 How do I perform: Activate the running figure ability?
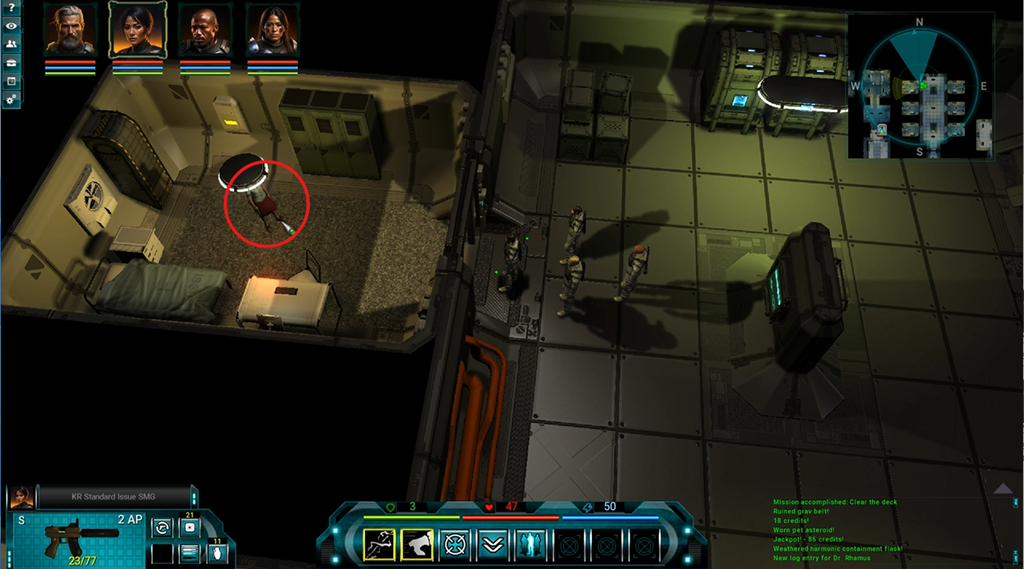click(x=379, y=545)
